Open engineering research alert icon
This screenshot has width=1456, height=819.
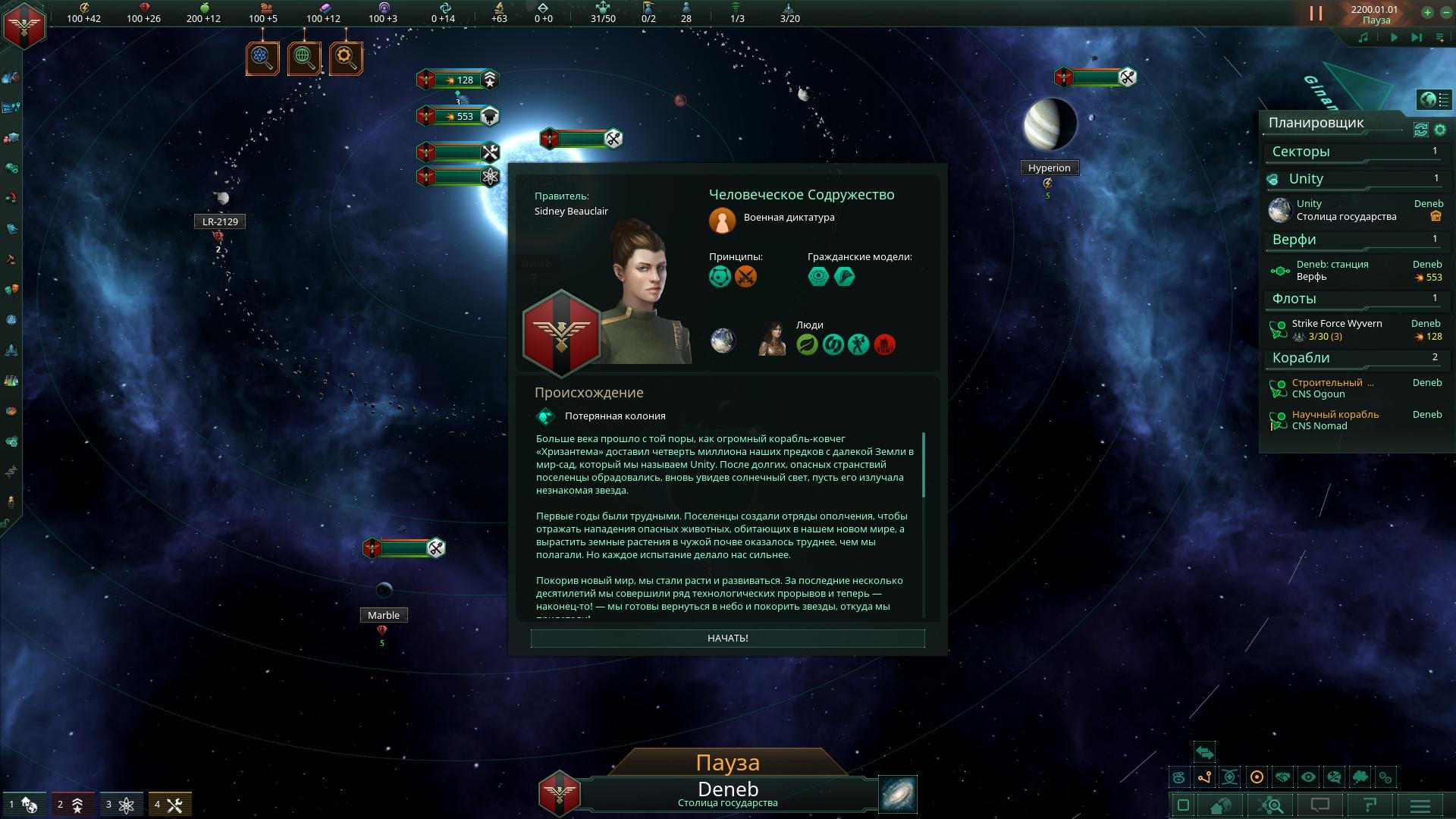(346, 58)
